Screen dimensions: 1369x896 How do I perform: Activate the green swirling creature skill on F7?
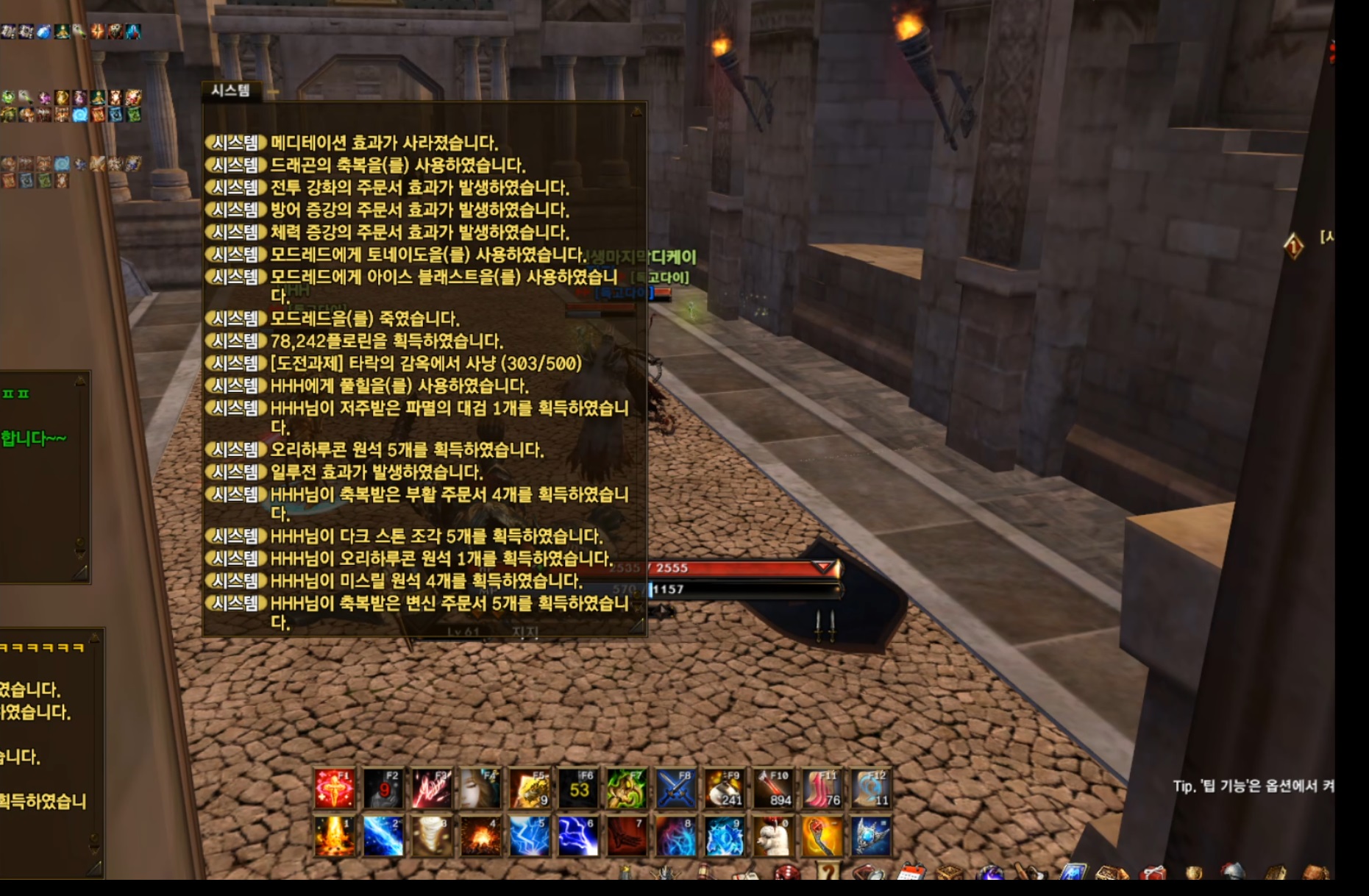627,788
